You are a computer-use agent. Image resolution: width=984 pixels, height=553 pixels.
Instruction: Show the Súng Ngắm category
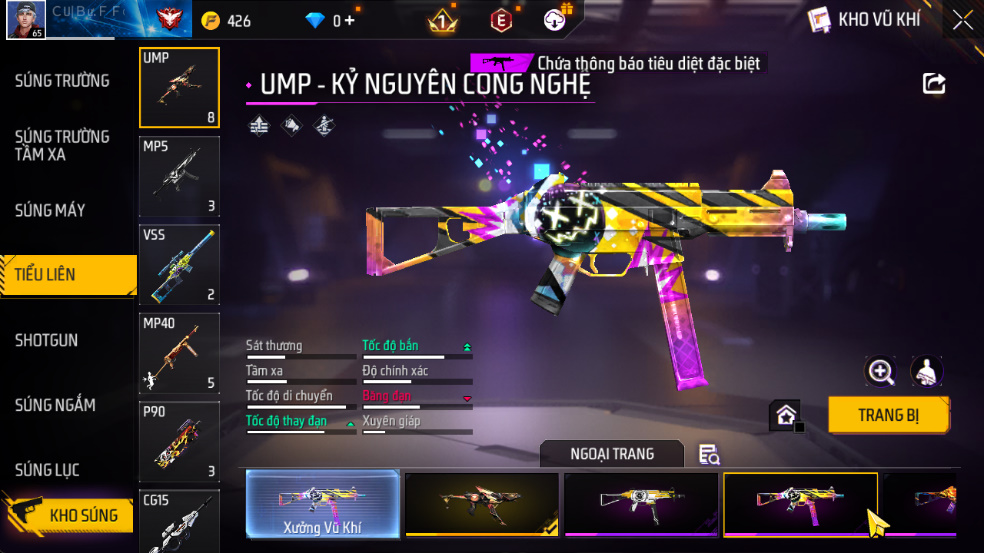tap(55, 405)
